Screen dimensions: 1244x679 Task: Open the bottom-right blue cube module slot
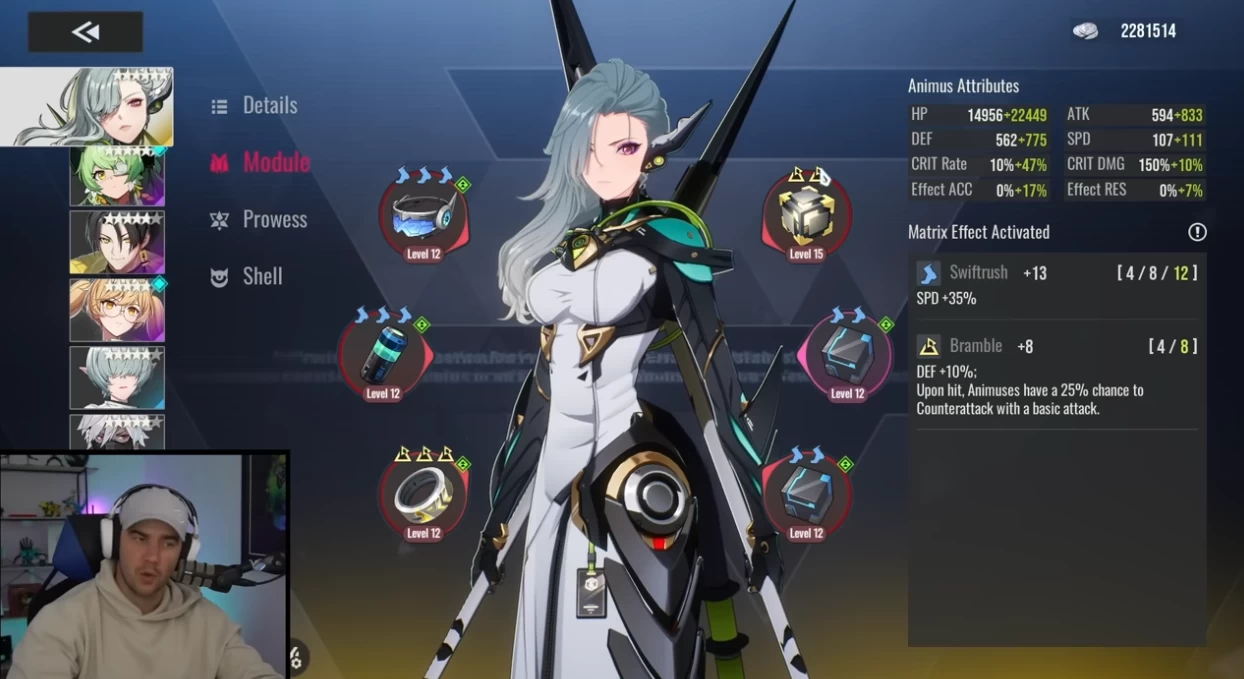[x=806, y=495]
